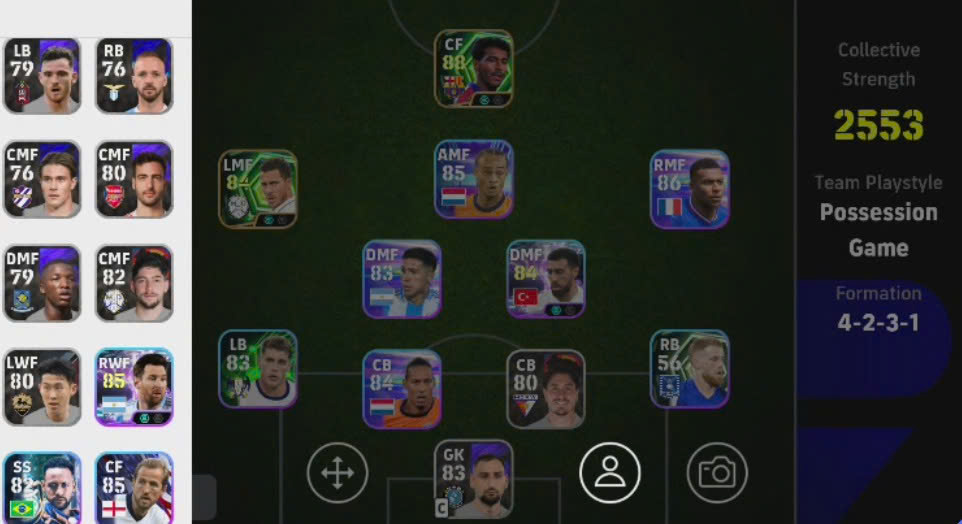Select the LB 79 substitute card
962x524 pixels.
pyautogui.click(x=42, y=76)
